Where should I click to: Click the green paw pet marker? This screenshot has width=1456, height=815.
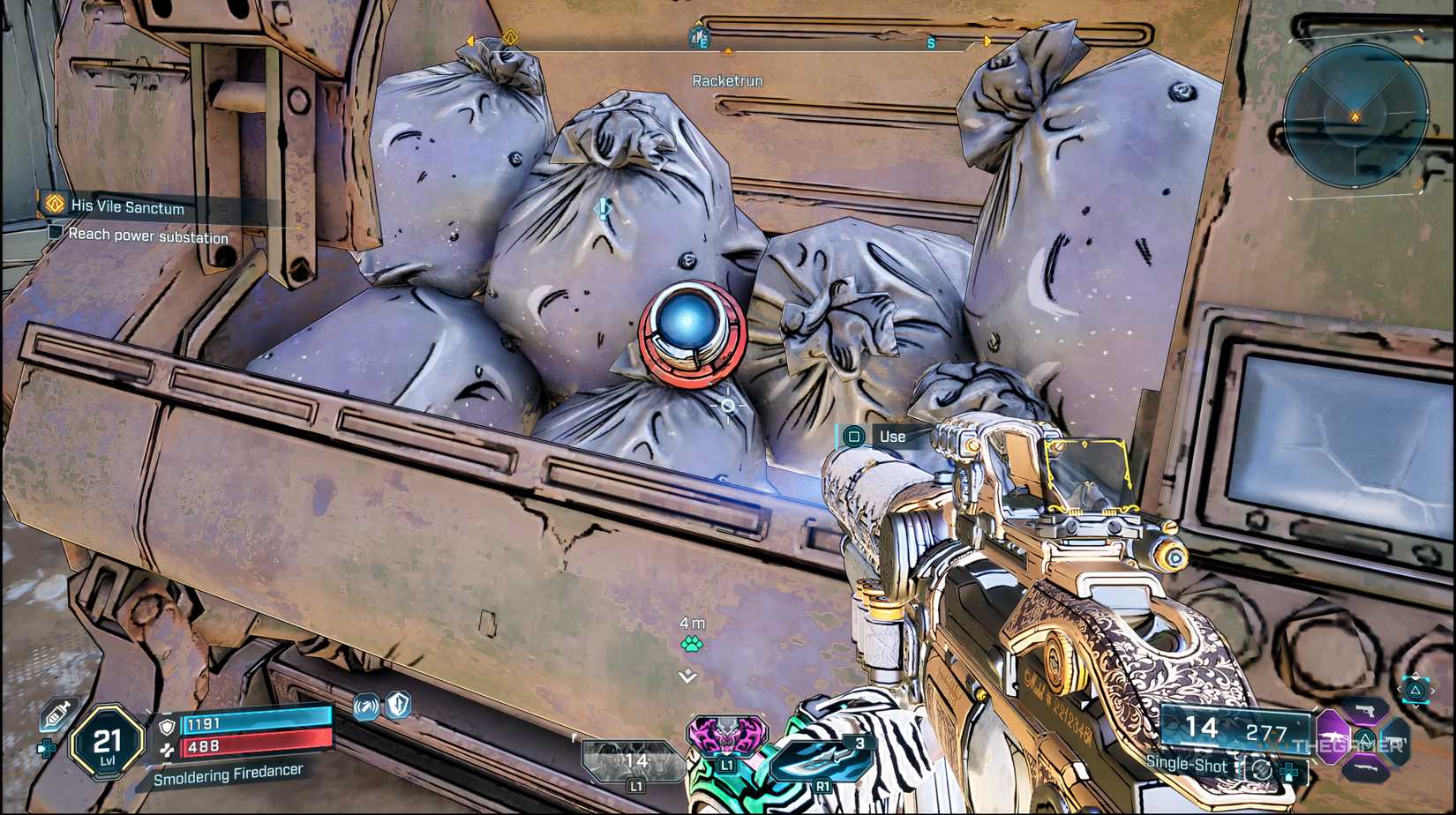(x=692, y=644)
